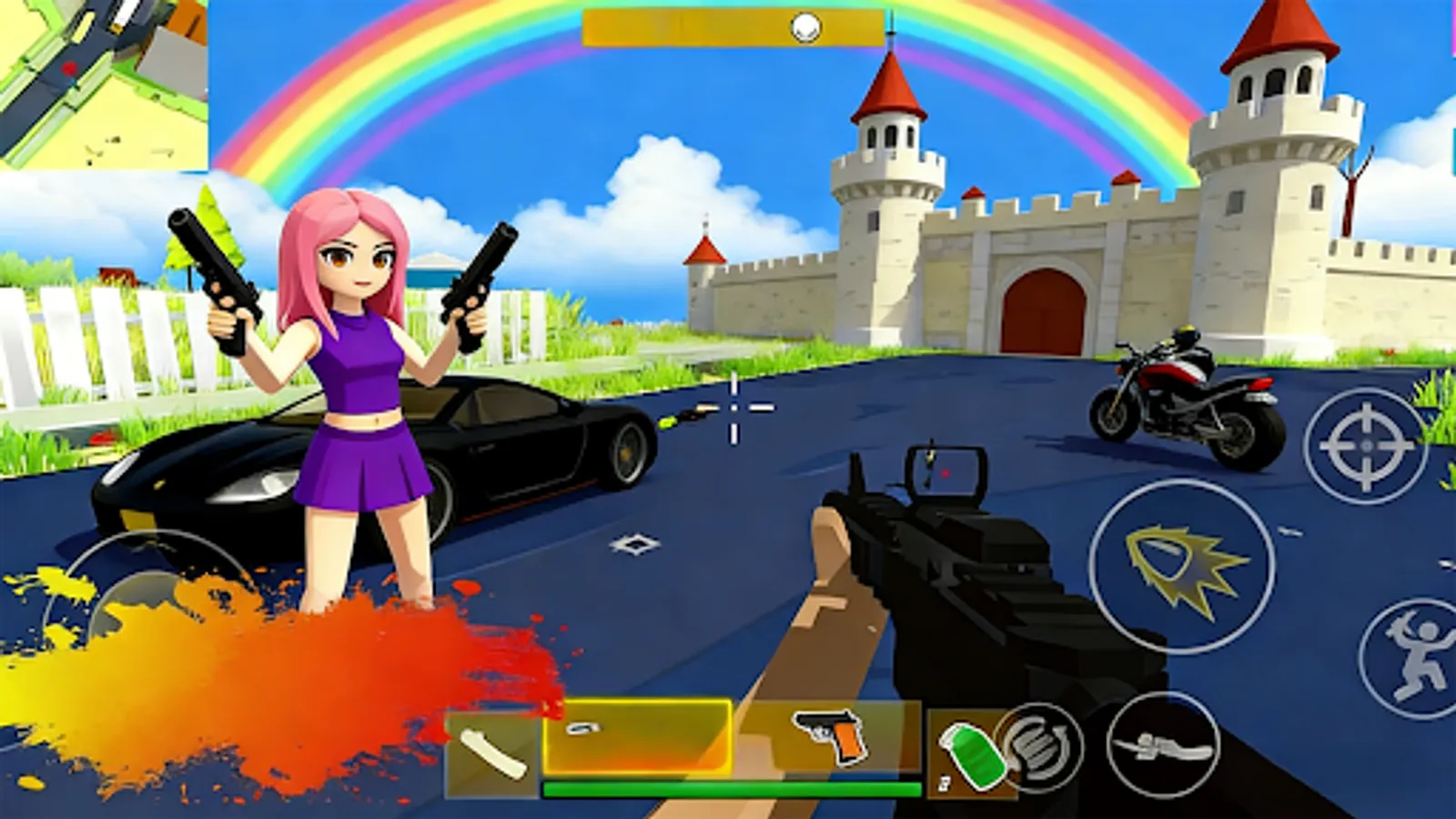Switch to the pistol weapon slot
The width and height of the screenshot is (1456, 819).
(x=828, y=735)
